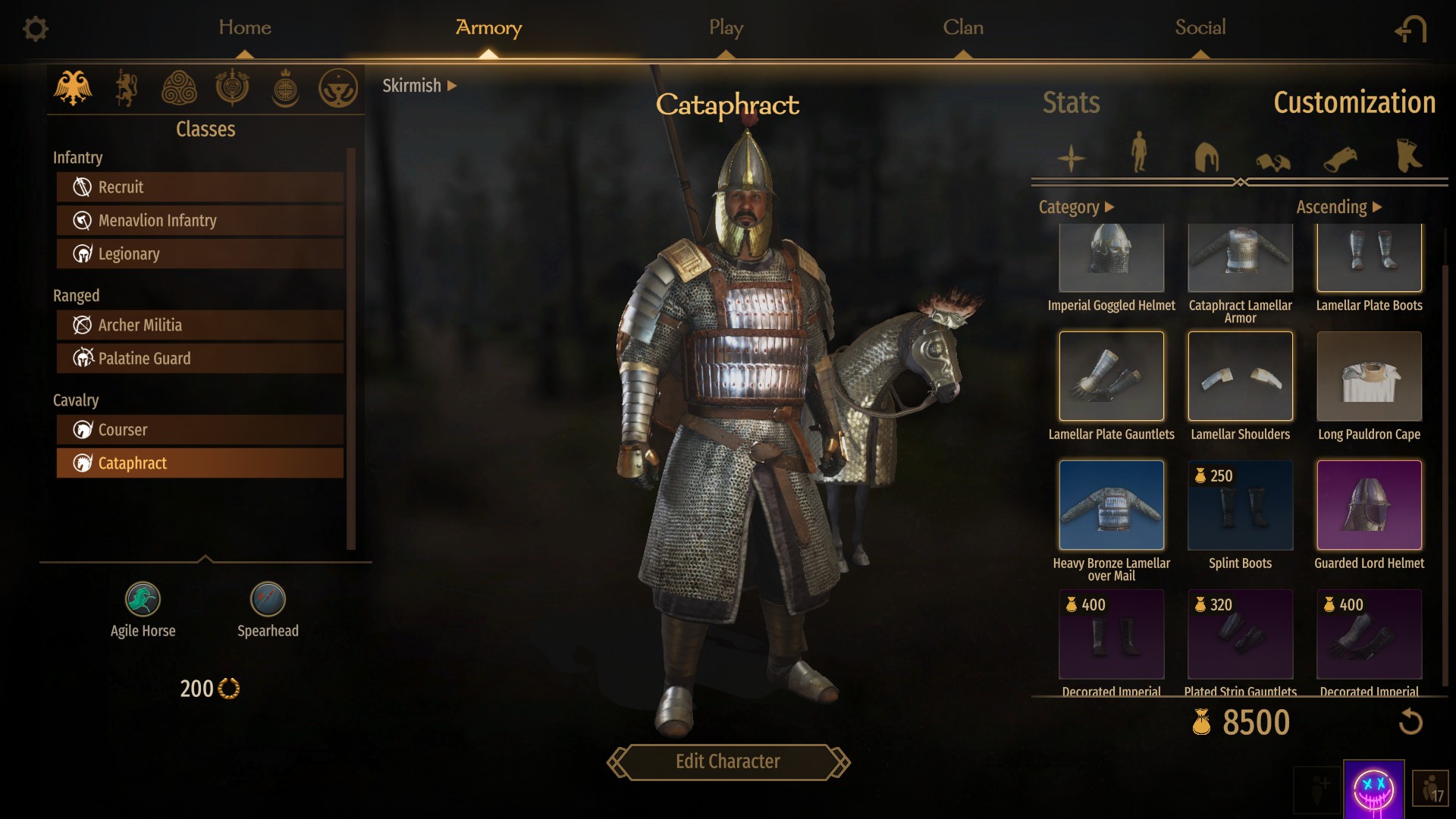Equip the Guarded Lord Helmet

[x=1369, y=505]
